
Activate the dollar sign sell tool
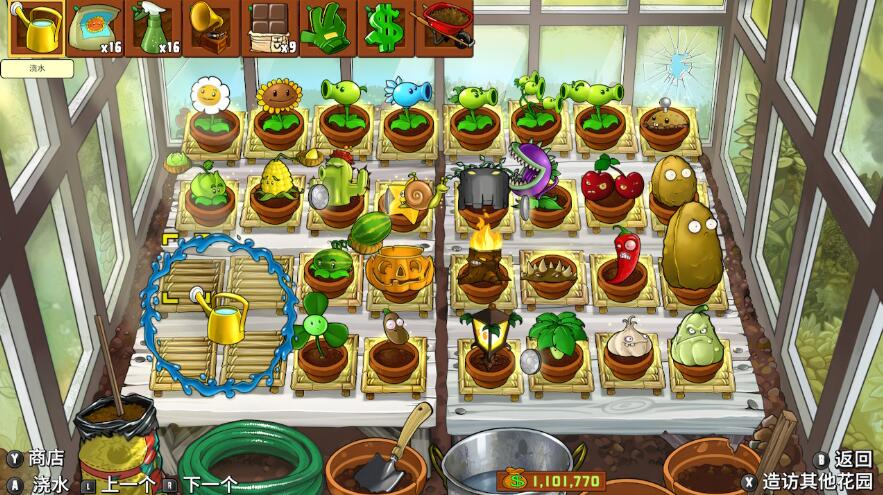[384, 29]
